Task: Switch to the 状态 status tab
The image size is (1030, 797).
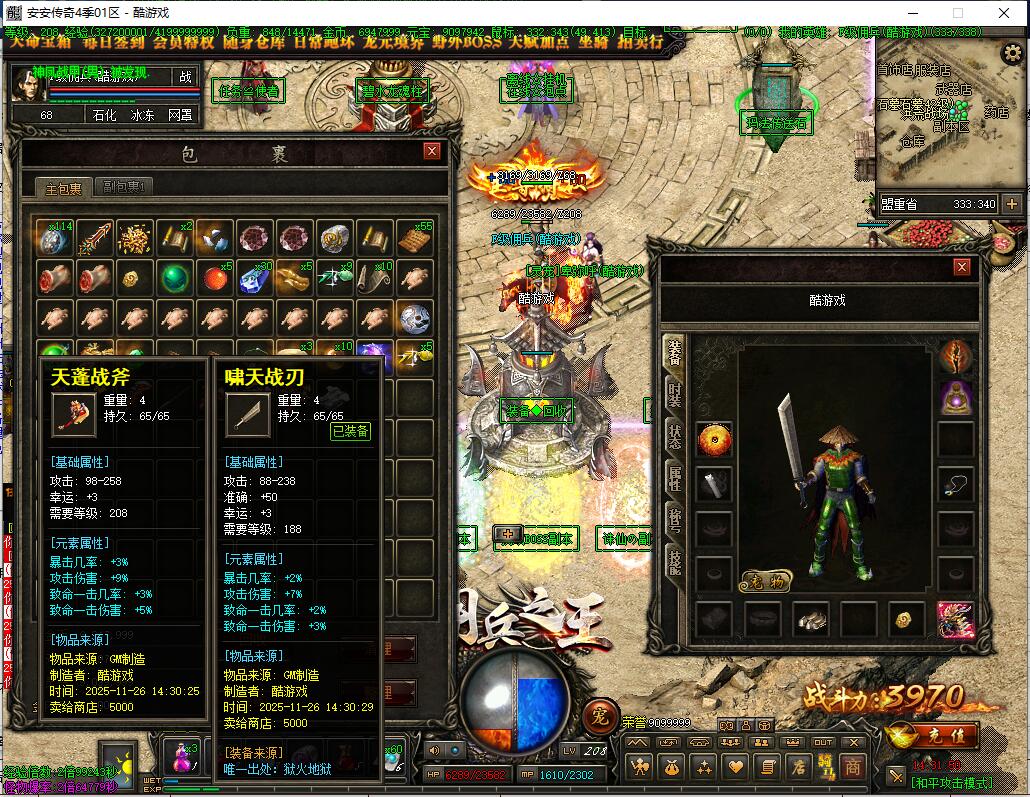Action: pyautogui.click(x=675, y=438)
